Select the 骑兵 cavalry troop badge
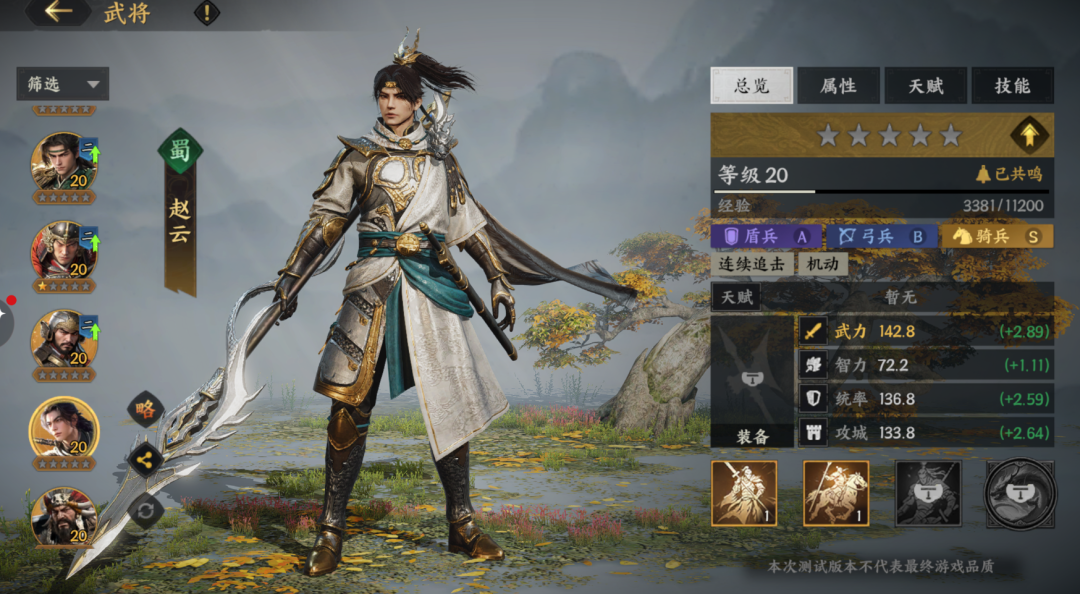This screenshot has height=594, width=1080. pos(997,236)
